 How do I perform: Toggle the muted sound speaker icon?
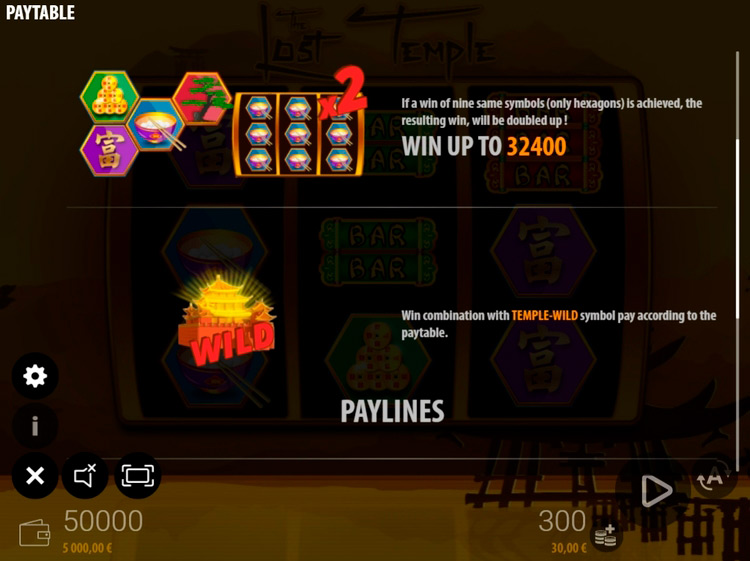pos(85,476)
